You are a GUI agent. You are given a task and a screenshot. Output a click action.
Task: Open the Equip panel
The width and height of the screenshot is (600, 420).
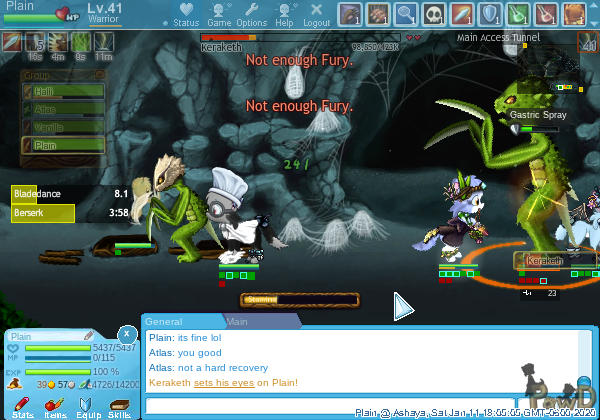pos(87,404)
